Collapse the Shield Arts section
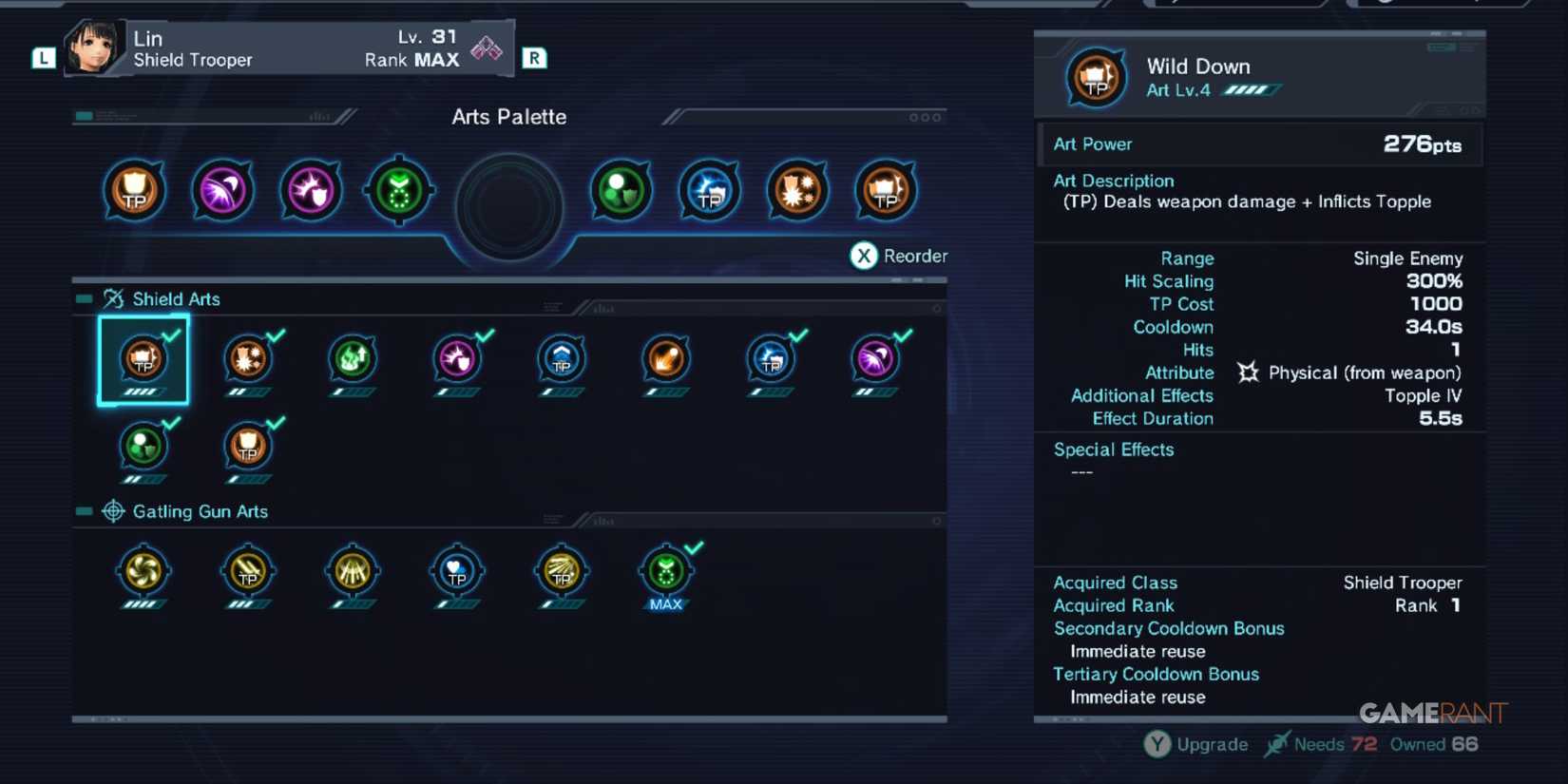The width and height of the screenshot is (1568, 784). pyautogui.click(x=84, y=297)
